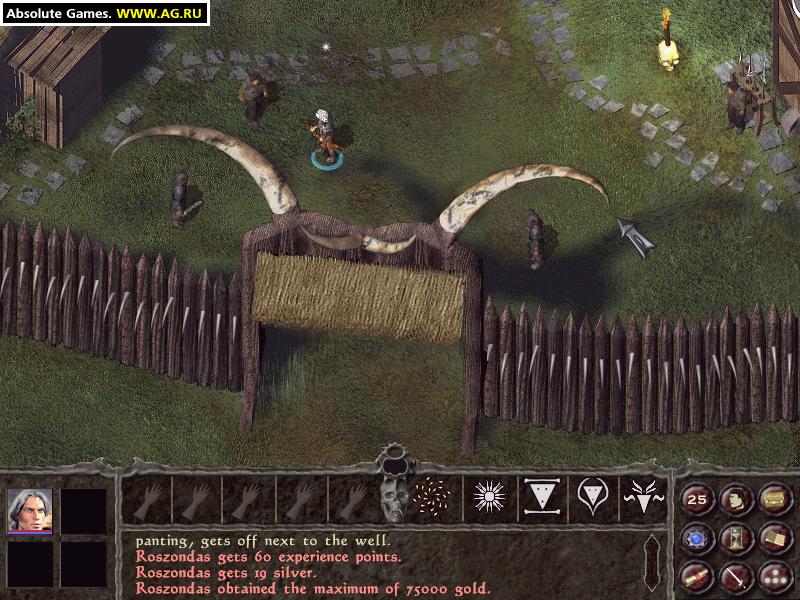This screenshot has height=600, width=800.
Task: Open the rolled scroll button
Action: pos(696,576)
